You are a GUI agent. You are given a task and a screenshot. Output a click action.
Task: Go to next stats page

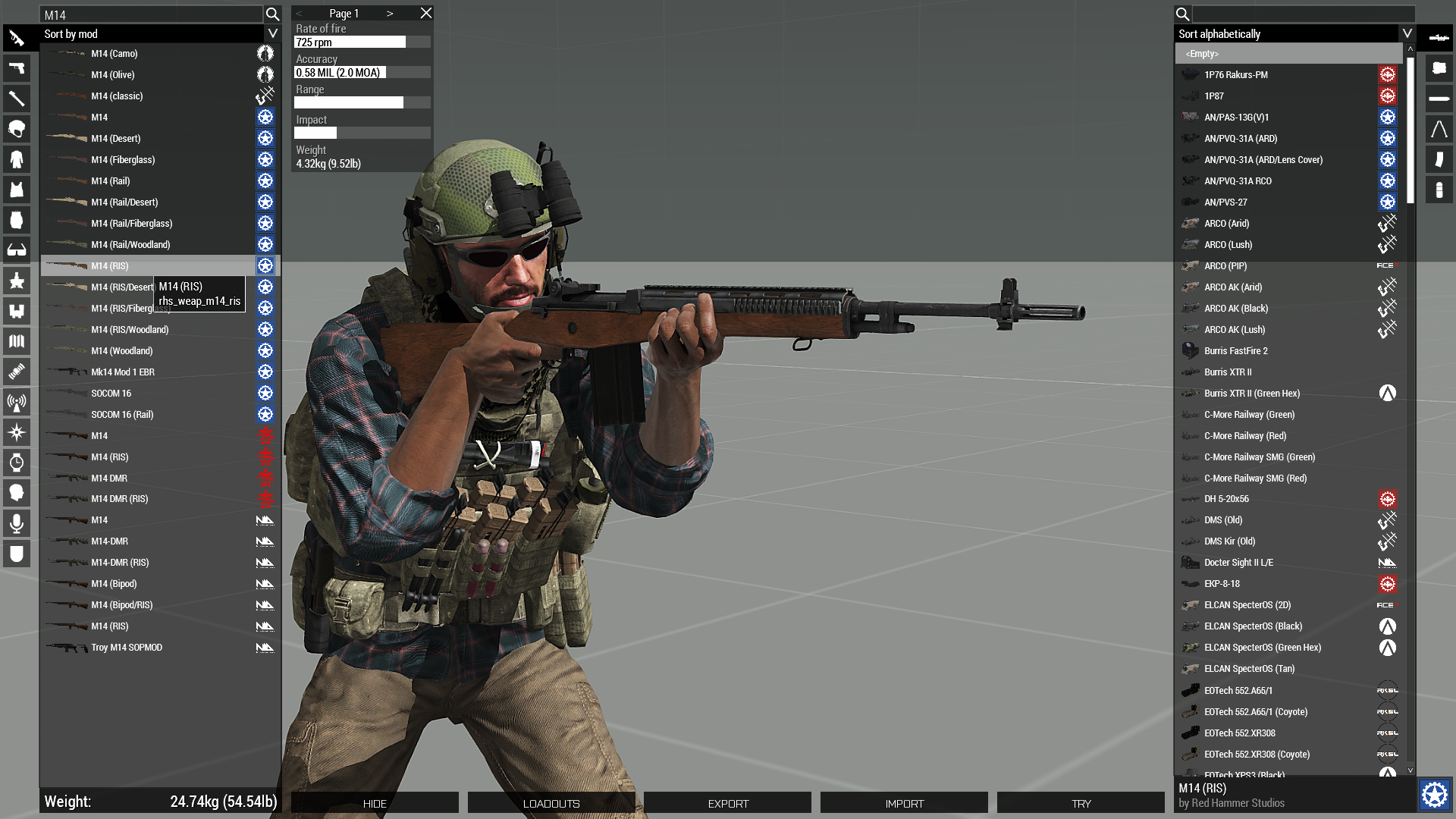tap(390, 13)
